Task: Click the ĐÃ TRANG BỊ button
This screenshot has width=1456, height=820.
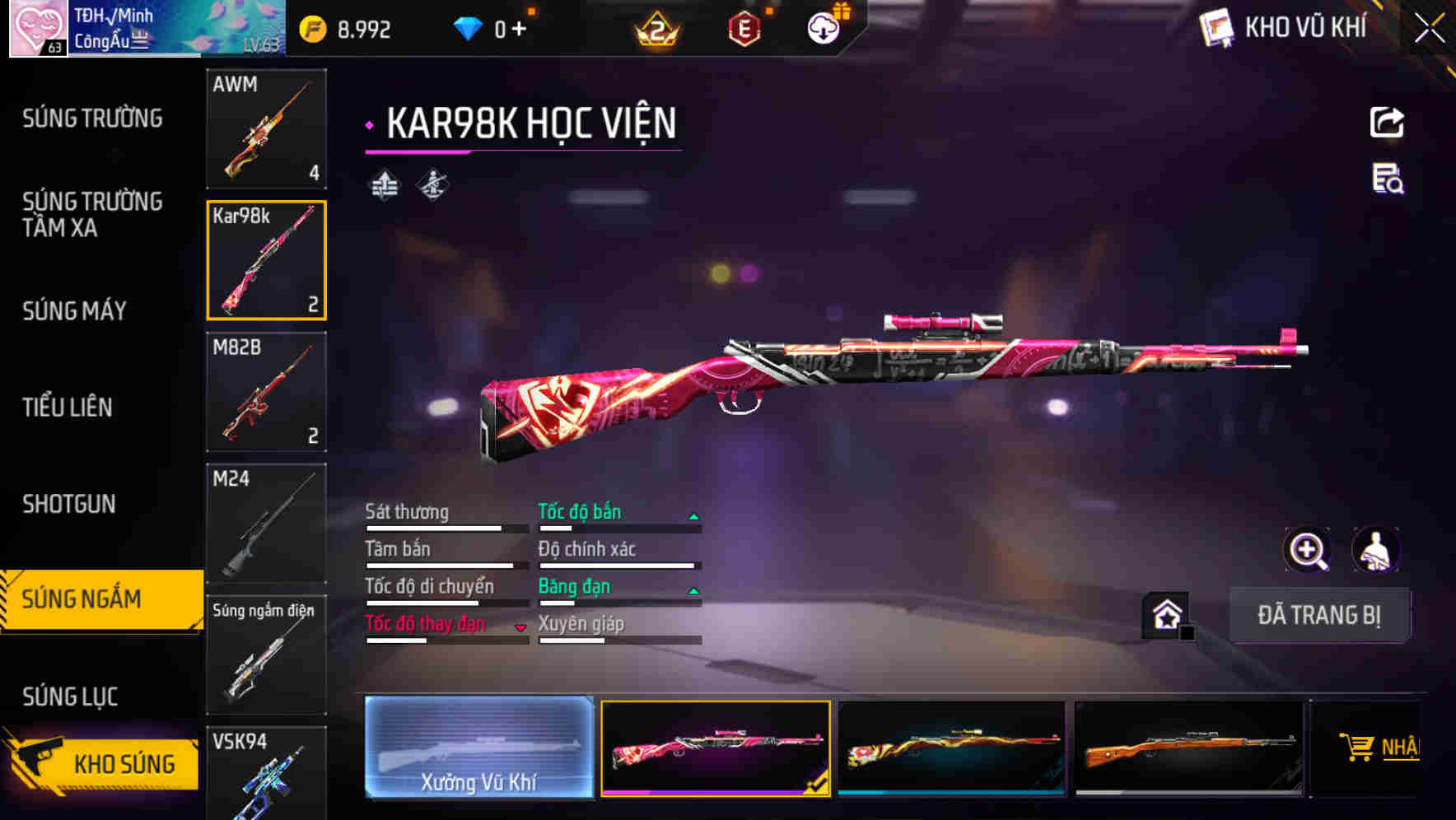Action: [1320, 615]
